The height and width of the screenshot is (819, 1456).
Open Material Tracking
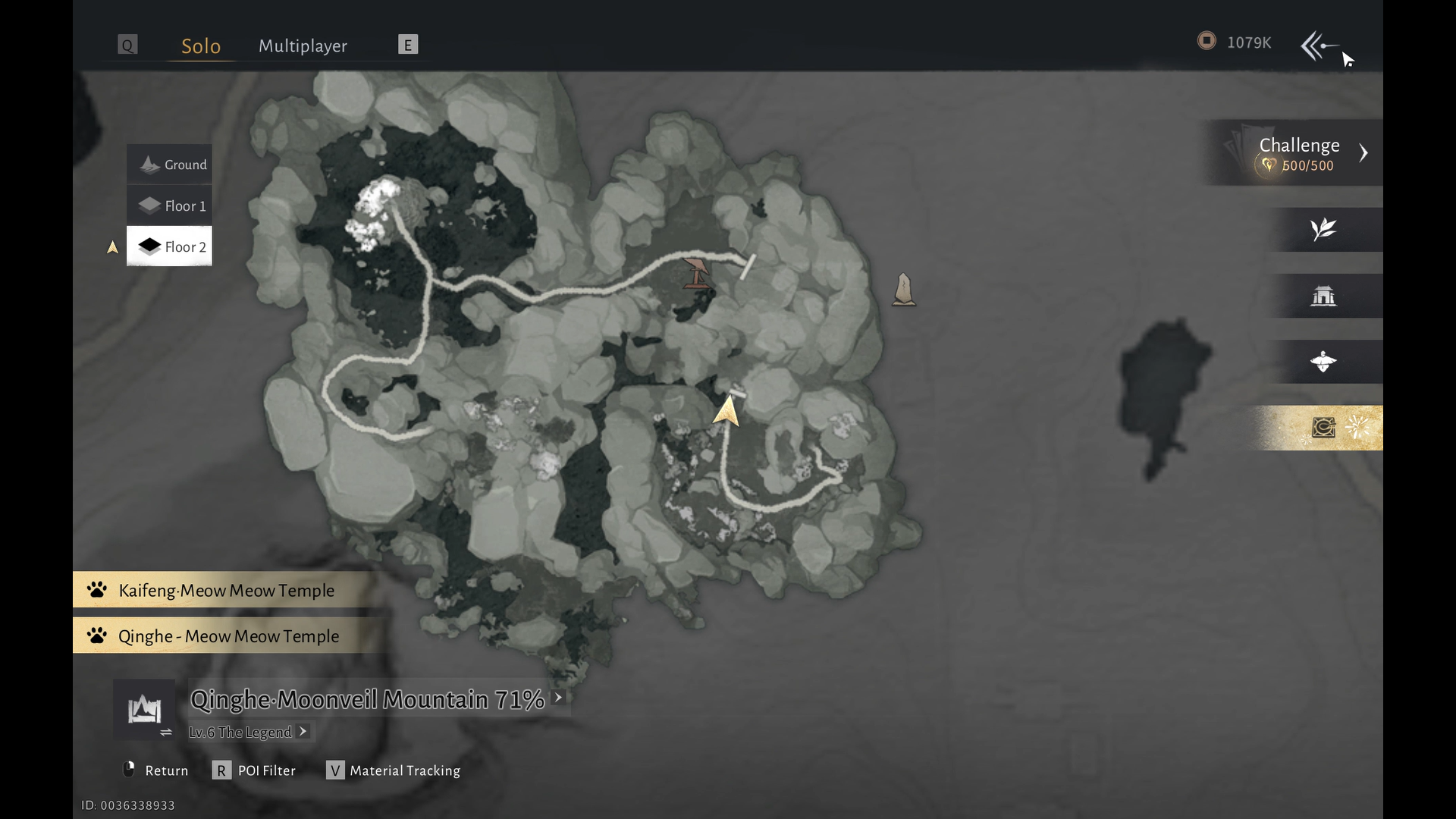point(394,770)
